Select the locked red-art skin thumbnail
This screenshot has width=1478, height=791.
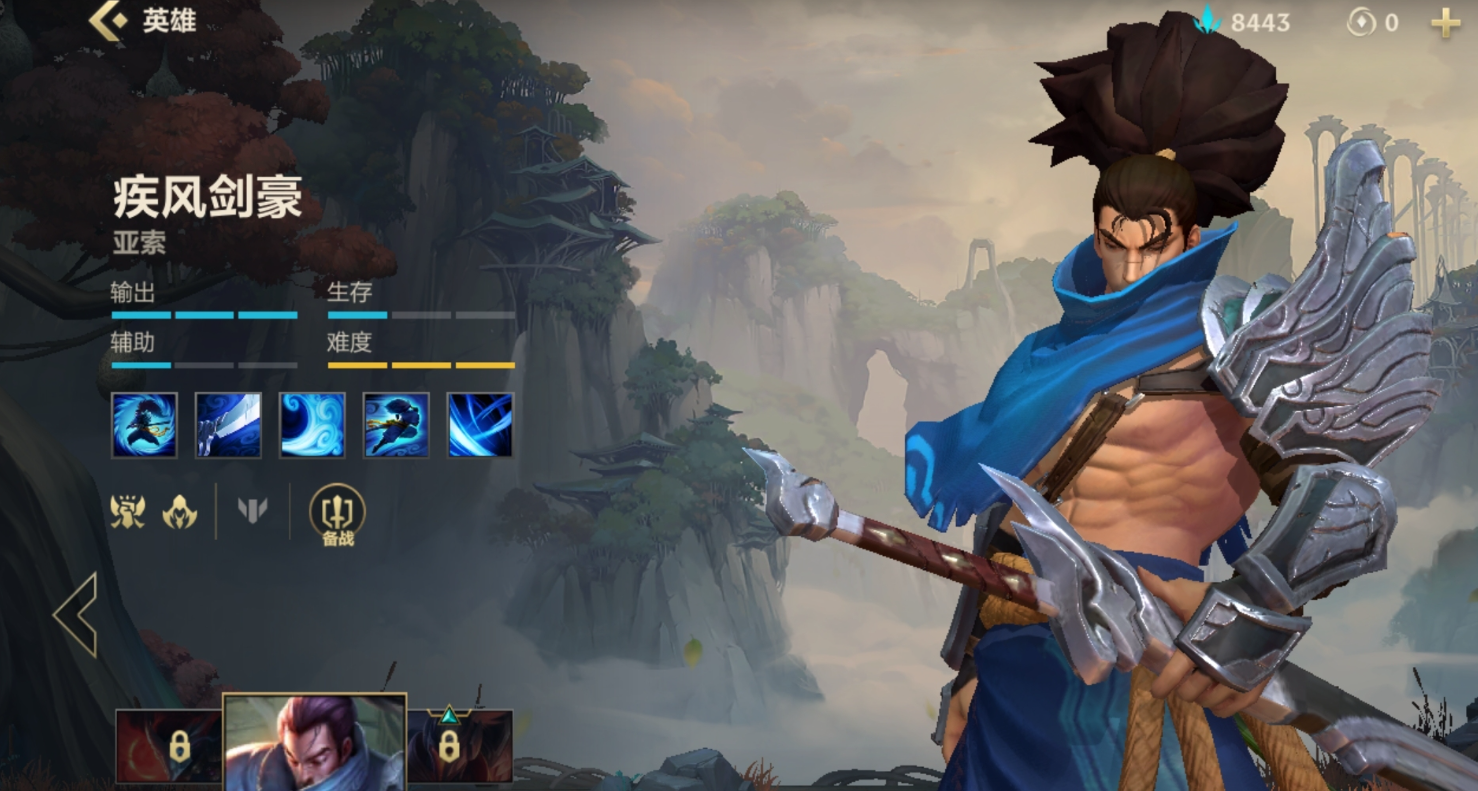click(x=167, y=745)
